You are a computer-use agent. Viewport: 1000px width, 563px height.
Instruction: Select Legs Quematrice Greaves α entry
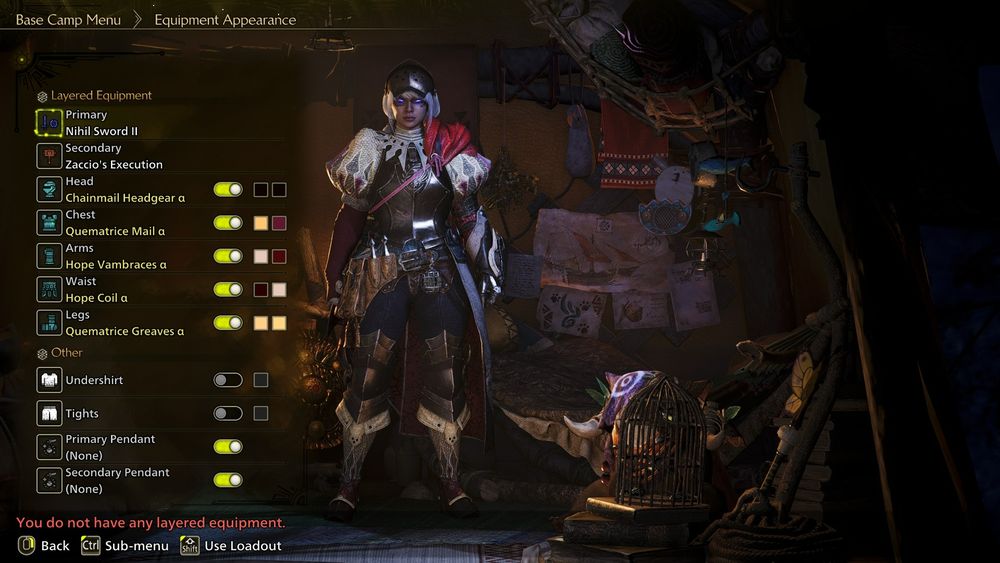[124, 322]
